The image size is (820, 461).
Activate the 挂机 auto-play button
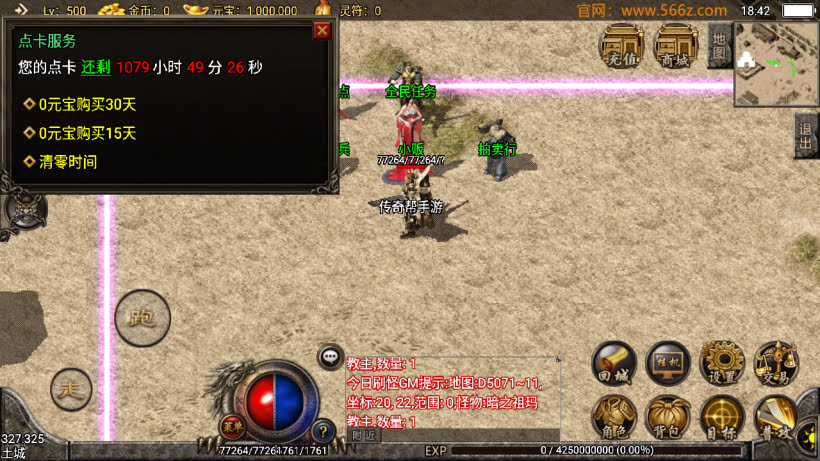click(x=668, y=364)
